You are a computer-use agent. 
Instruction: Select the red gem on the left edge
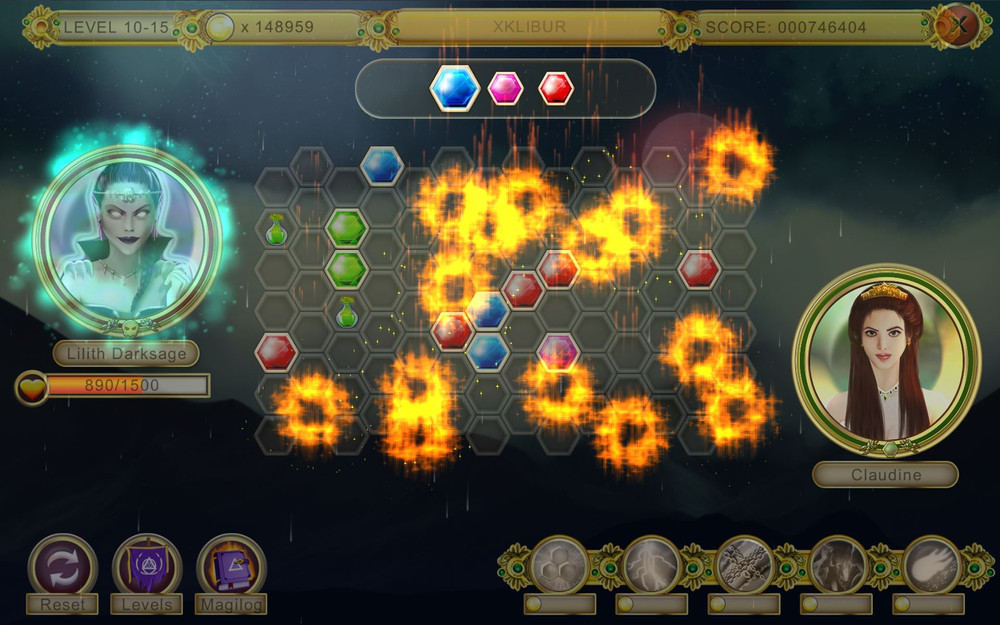coord(276,351)
